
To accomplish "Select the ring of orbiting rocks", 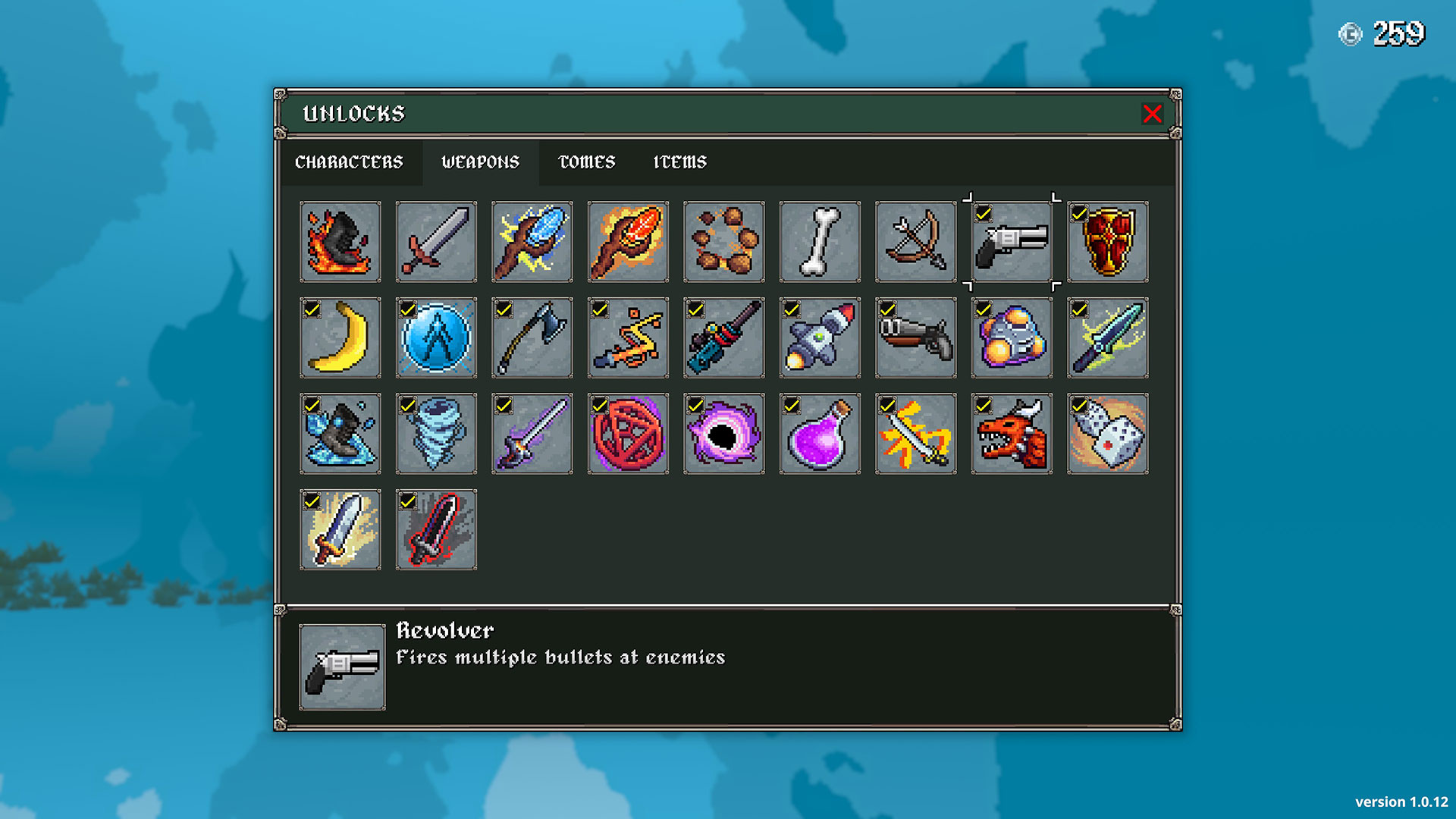I will (x=723, y=242).
